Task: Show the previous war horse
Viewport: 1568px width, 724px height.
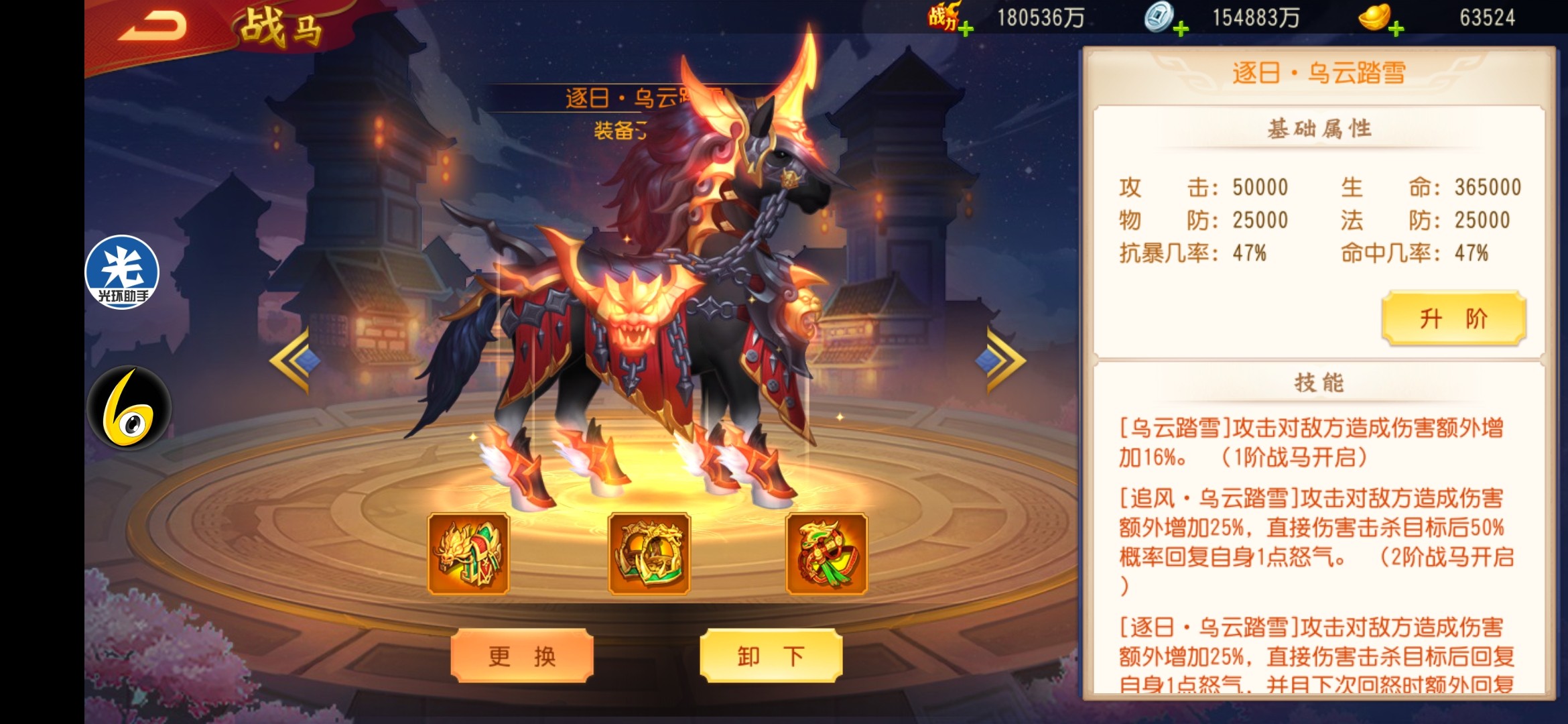Action: coord(293,360)
